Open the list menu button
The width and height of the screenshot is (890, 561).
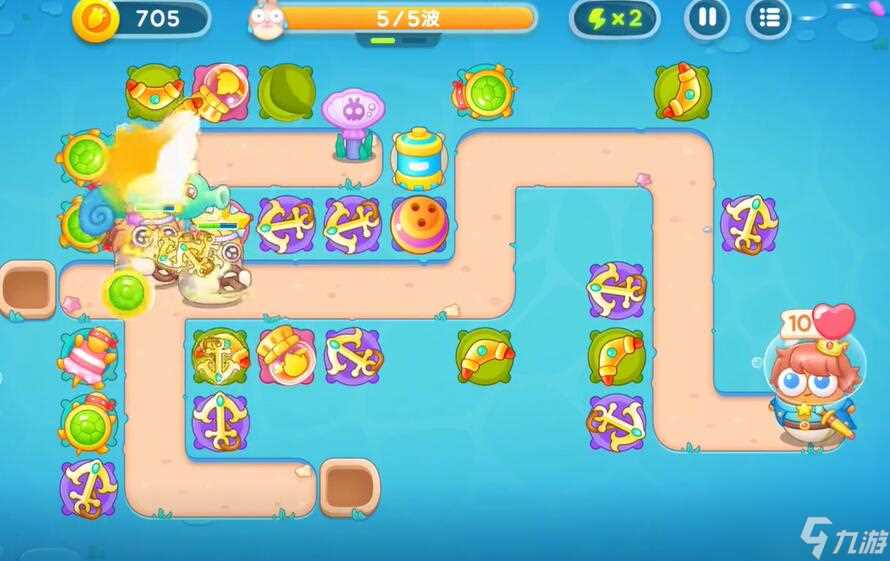click(x=768, y=18)
